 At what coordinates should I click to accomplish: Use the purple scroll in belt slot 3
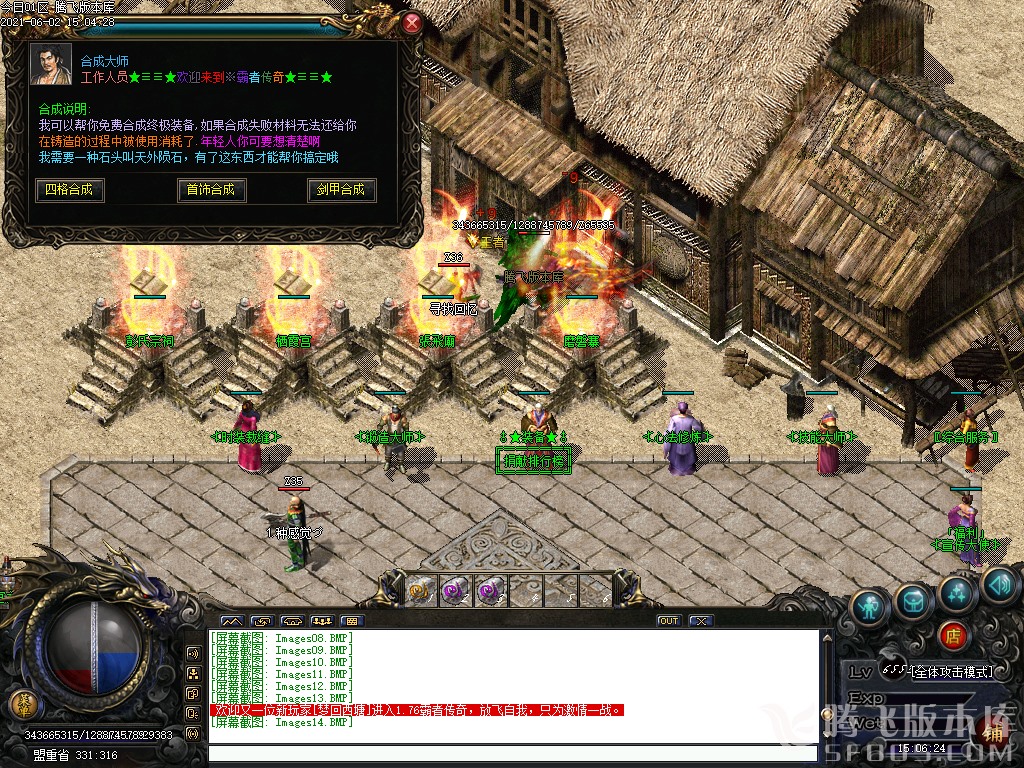[x=488, y=590]
